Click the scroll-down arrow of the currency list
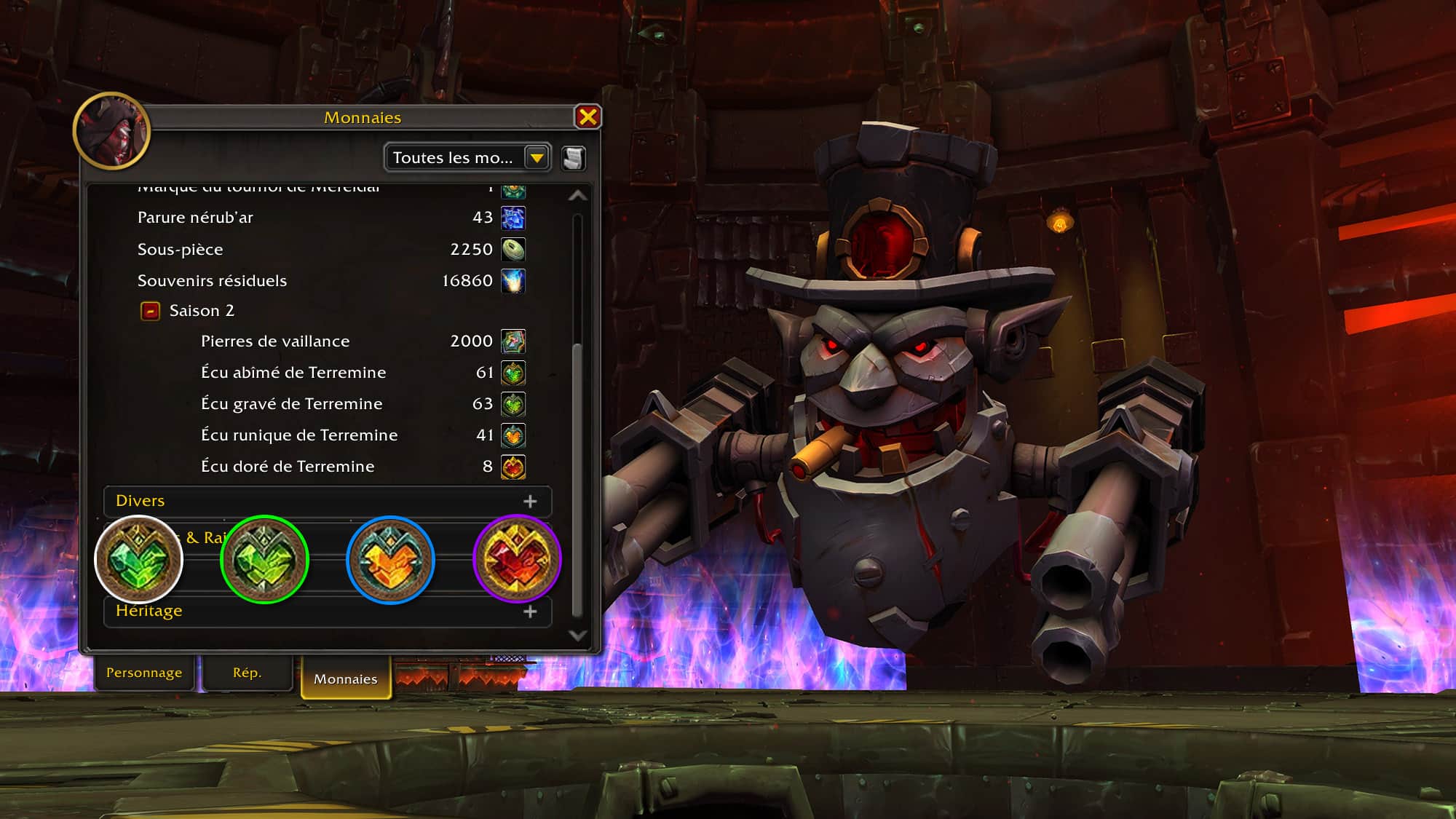1456x819 pixels. click(x=578, y=636)
